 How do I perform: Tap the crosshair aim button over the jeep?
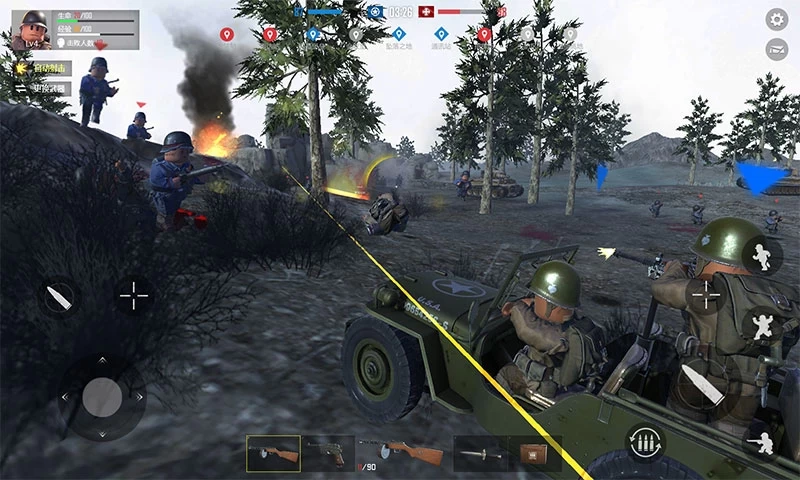tap(706, 295)
